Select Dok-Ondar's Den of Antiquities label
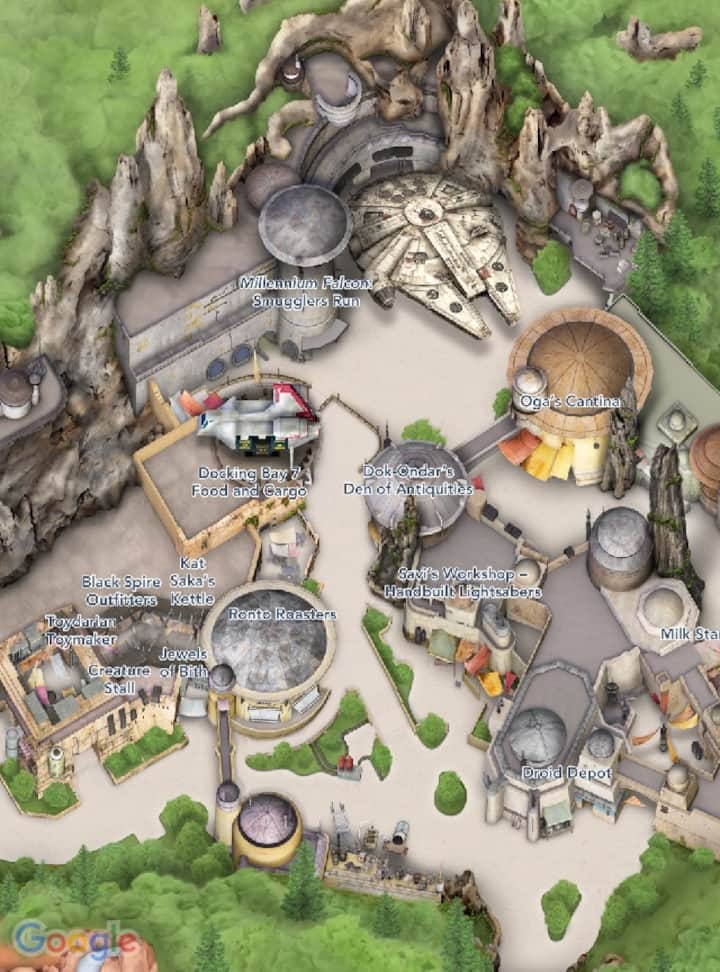The height and width of the screenshot is (972, 720). [408, 480]
